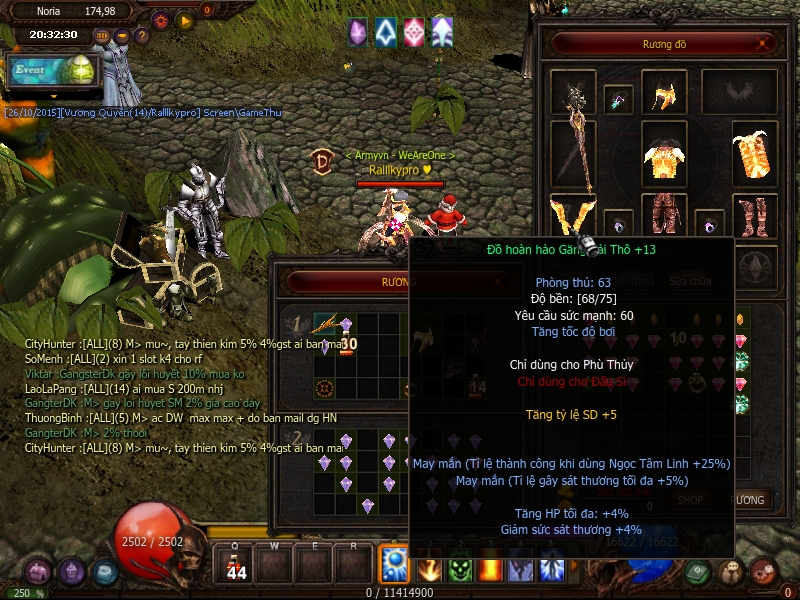Toggle the 3D camera button
Screen dimensions: 800x600
click(x=102, y=36)
